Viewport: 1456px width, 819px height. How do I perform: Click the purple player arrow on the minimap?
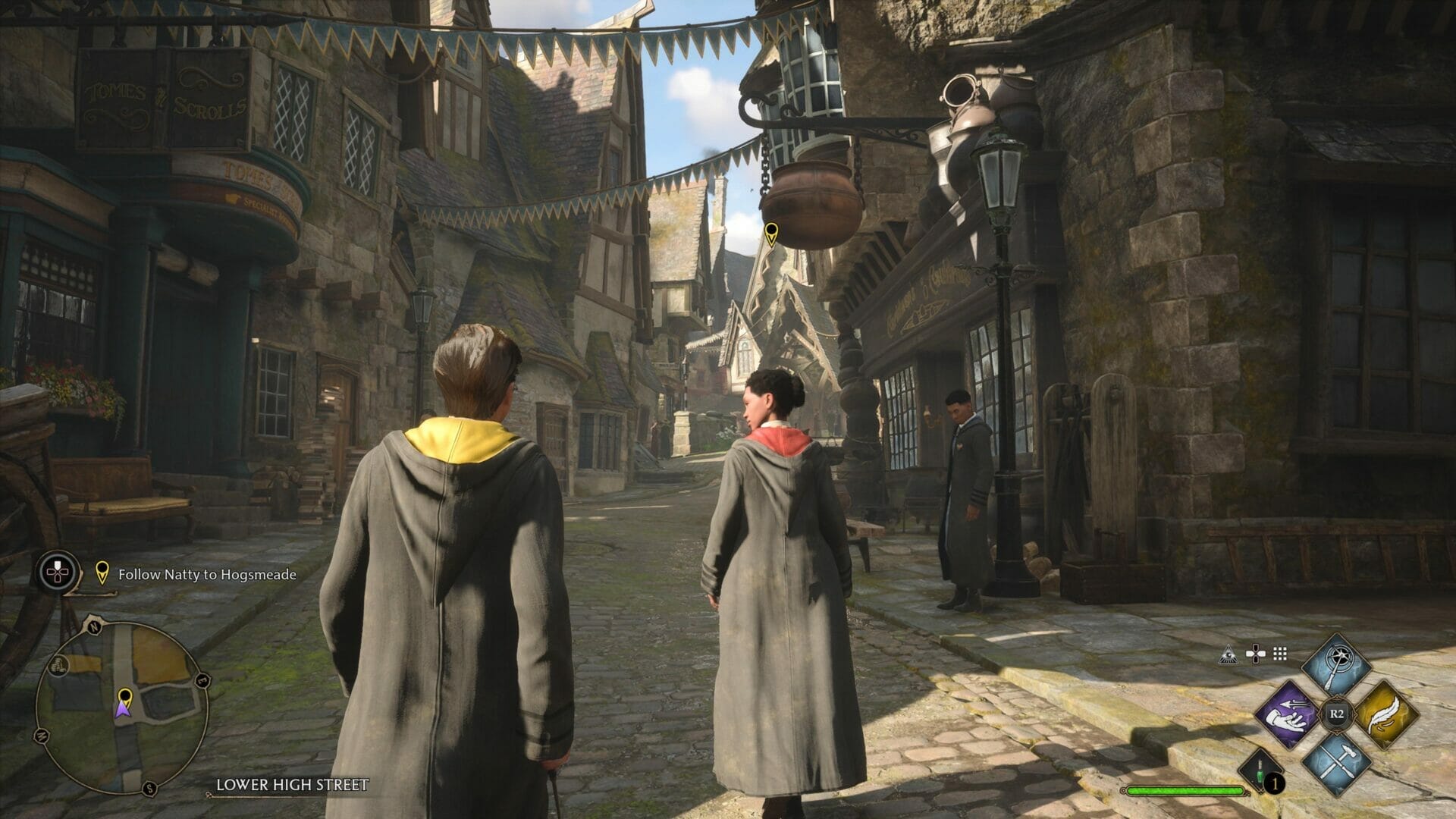point(123,711)
